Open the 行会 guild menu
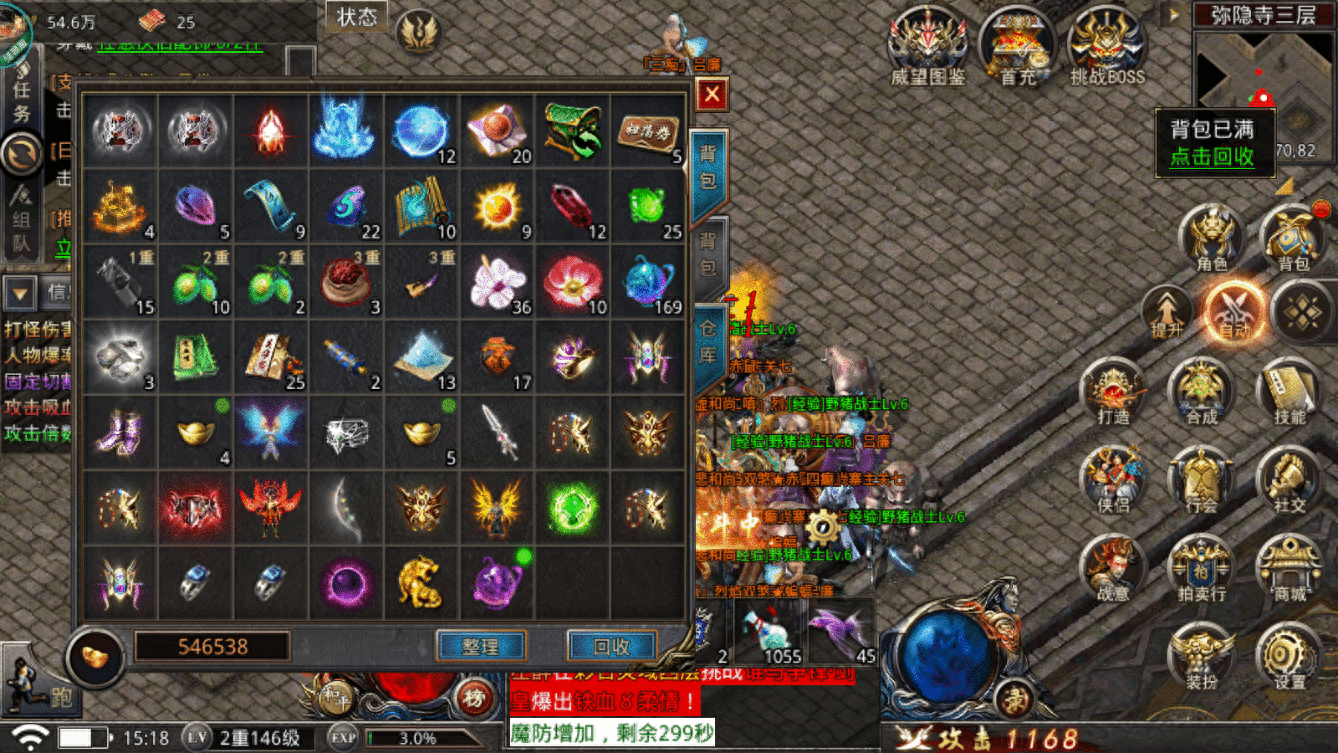The height and width of the screenshot is (753, 1338). (x=1201, y=480)
